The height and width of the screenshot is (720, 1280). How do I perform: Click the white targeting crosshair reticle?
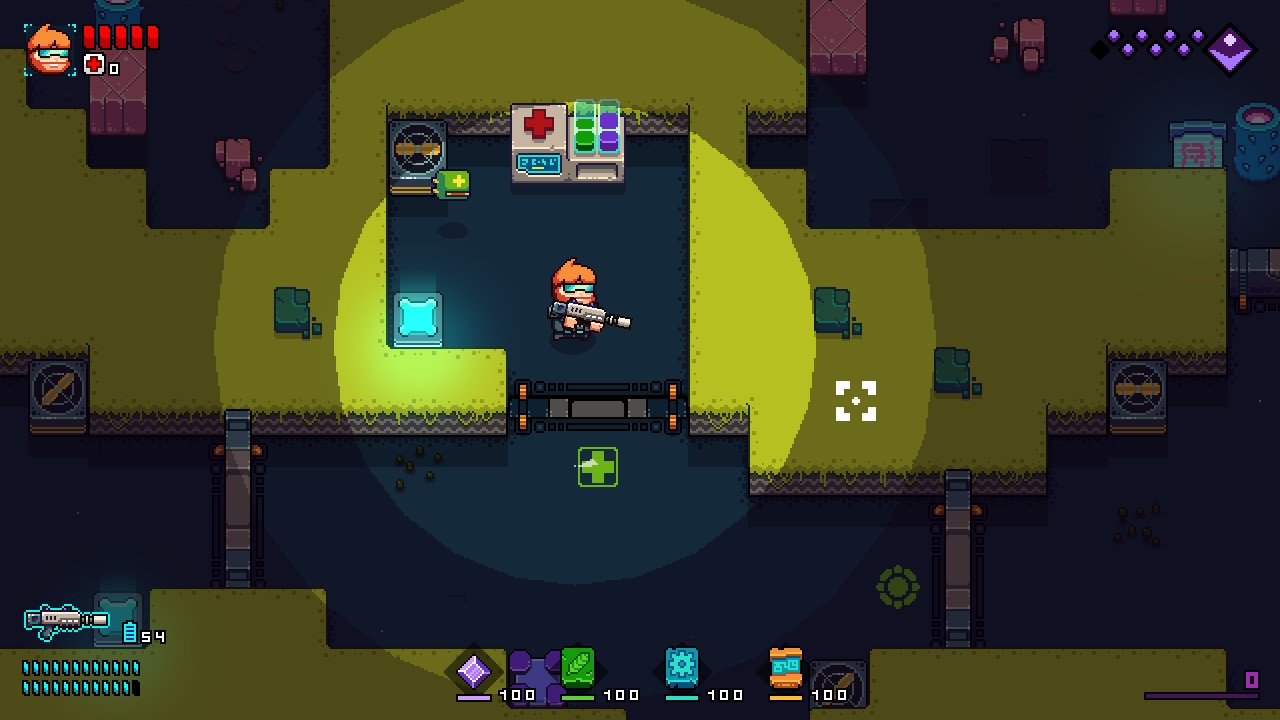point(855,402)
